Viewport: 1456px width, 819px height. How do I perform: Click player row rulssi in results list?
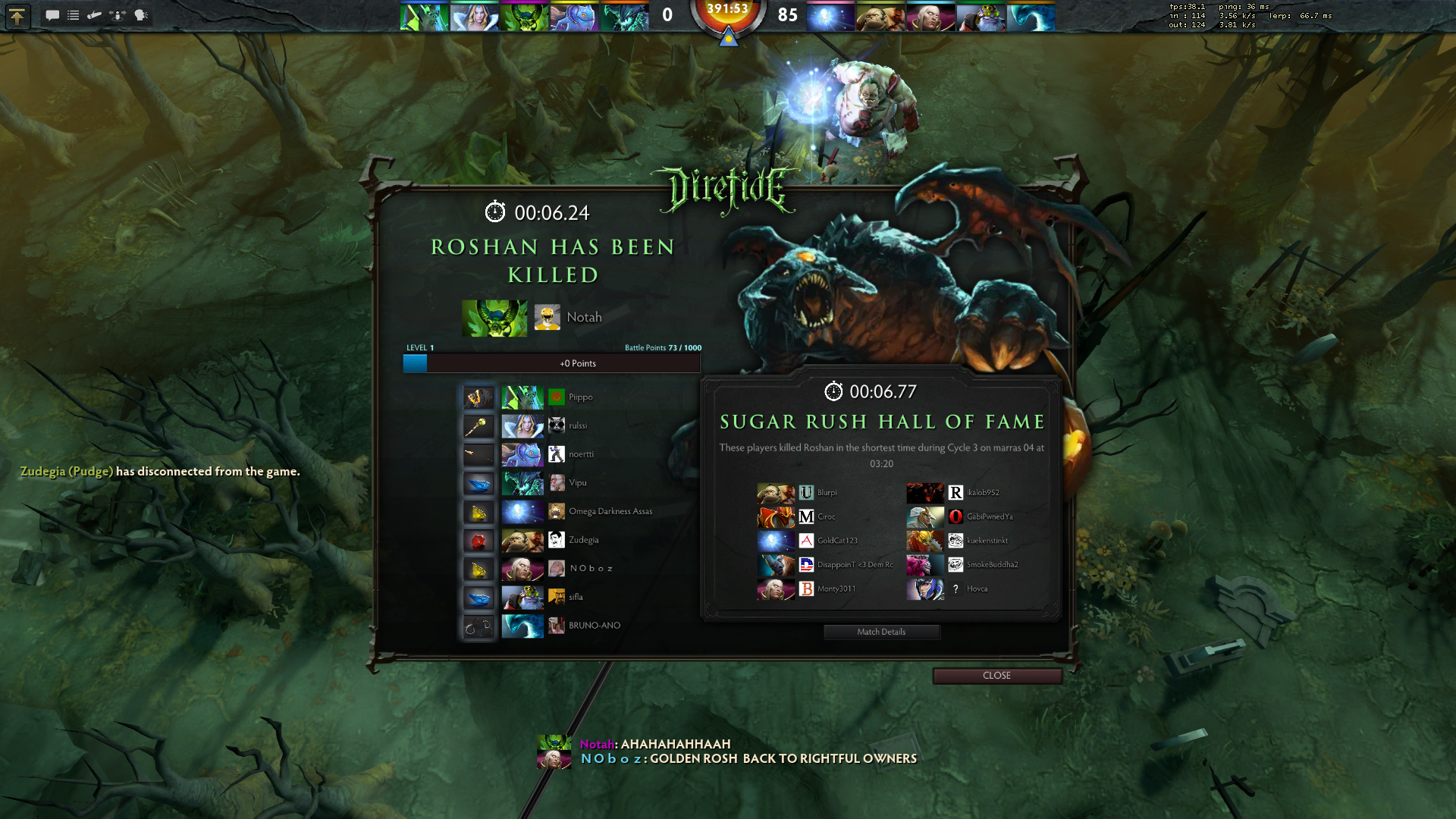(578, 426)
